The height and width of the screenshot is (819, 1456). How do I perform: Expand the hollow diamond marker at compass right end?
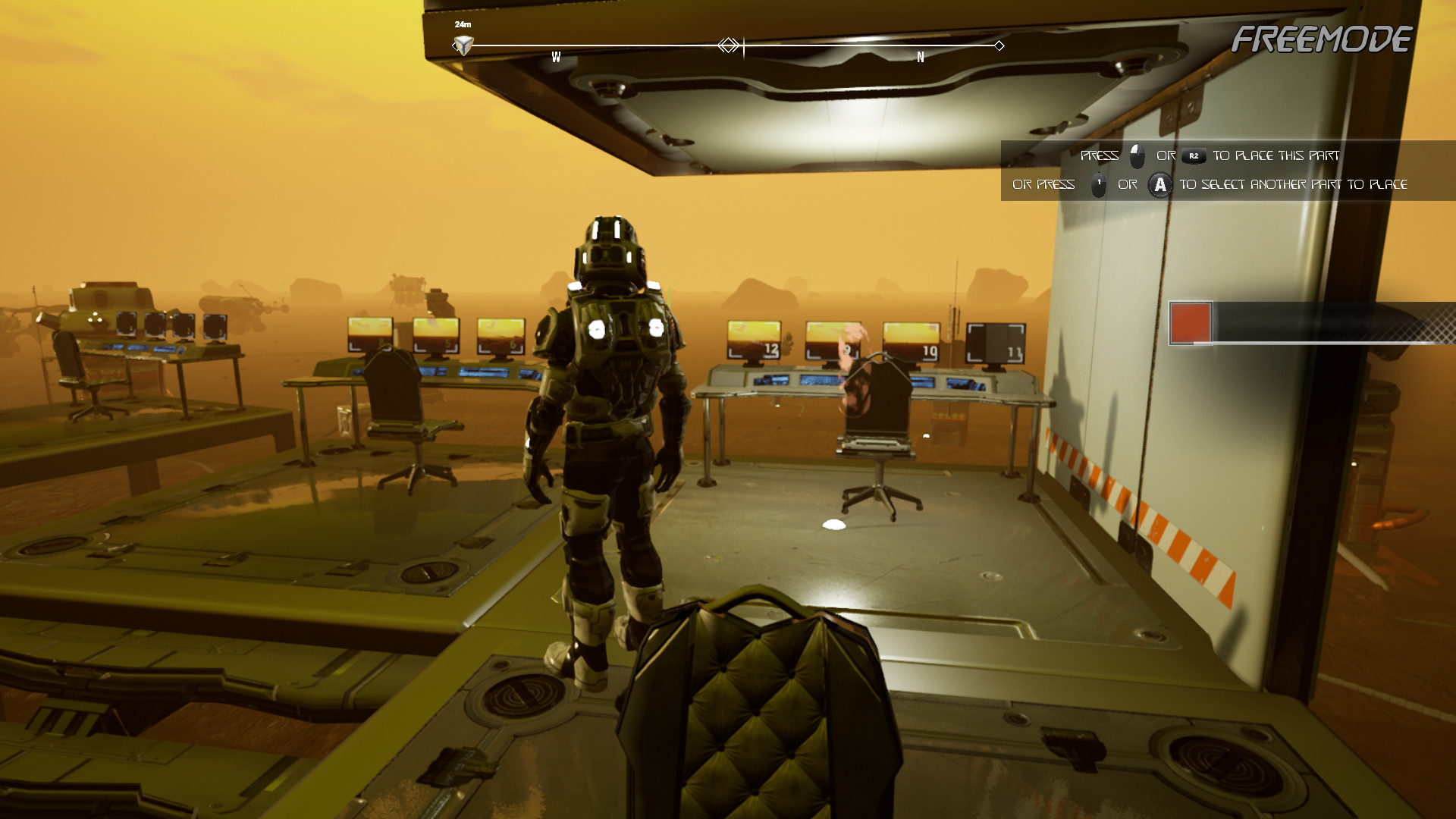[999, 45]
